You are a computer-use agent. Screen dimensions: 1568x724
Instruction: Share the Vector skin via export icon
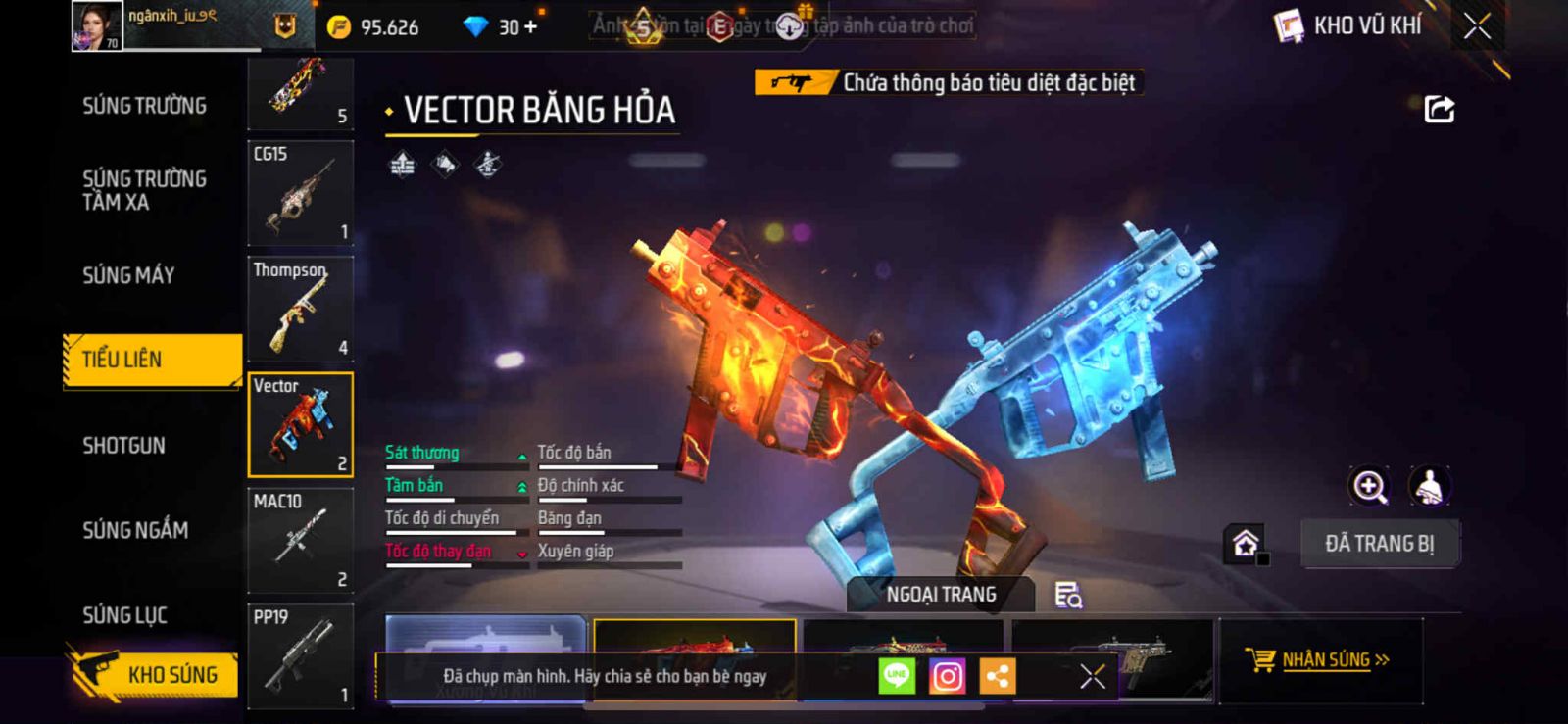tap(1439, 109)
